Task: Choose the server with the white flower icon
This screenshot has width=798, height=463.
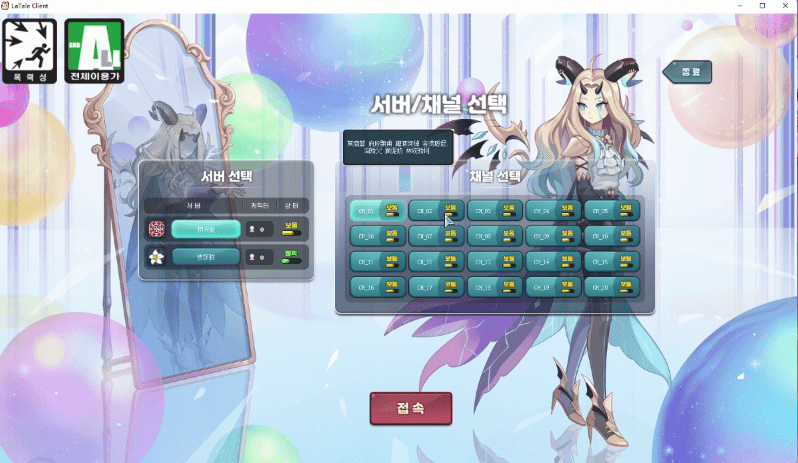Action: [205, 257]
